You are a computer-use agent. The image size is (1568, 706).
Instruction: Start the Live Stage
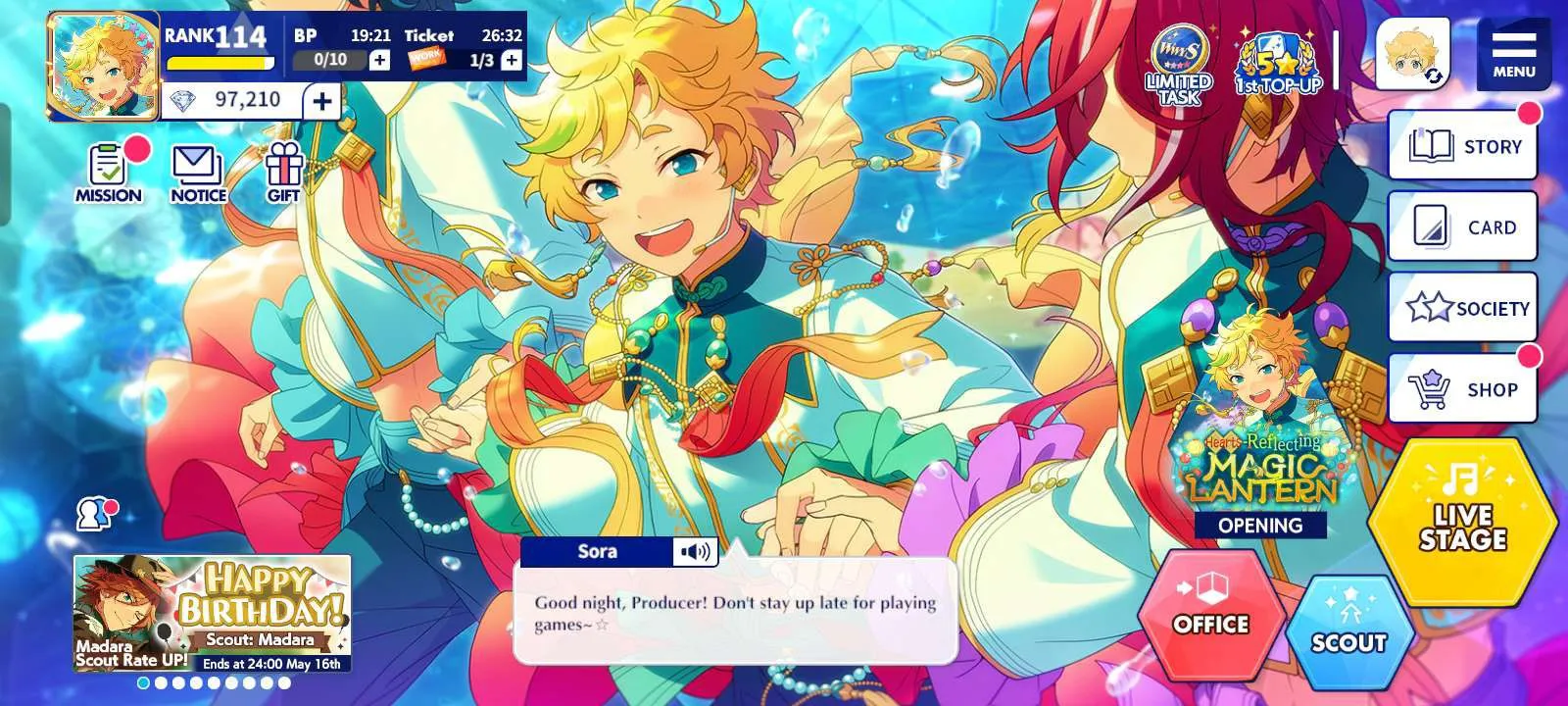coord(1462,521)
